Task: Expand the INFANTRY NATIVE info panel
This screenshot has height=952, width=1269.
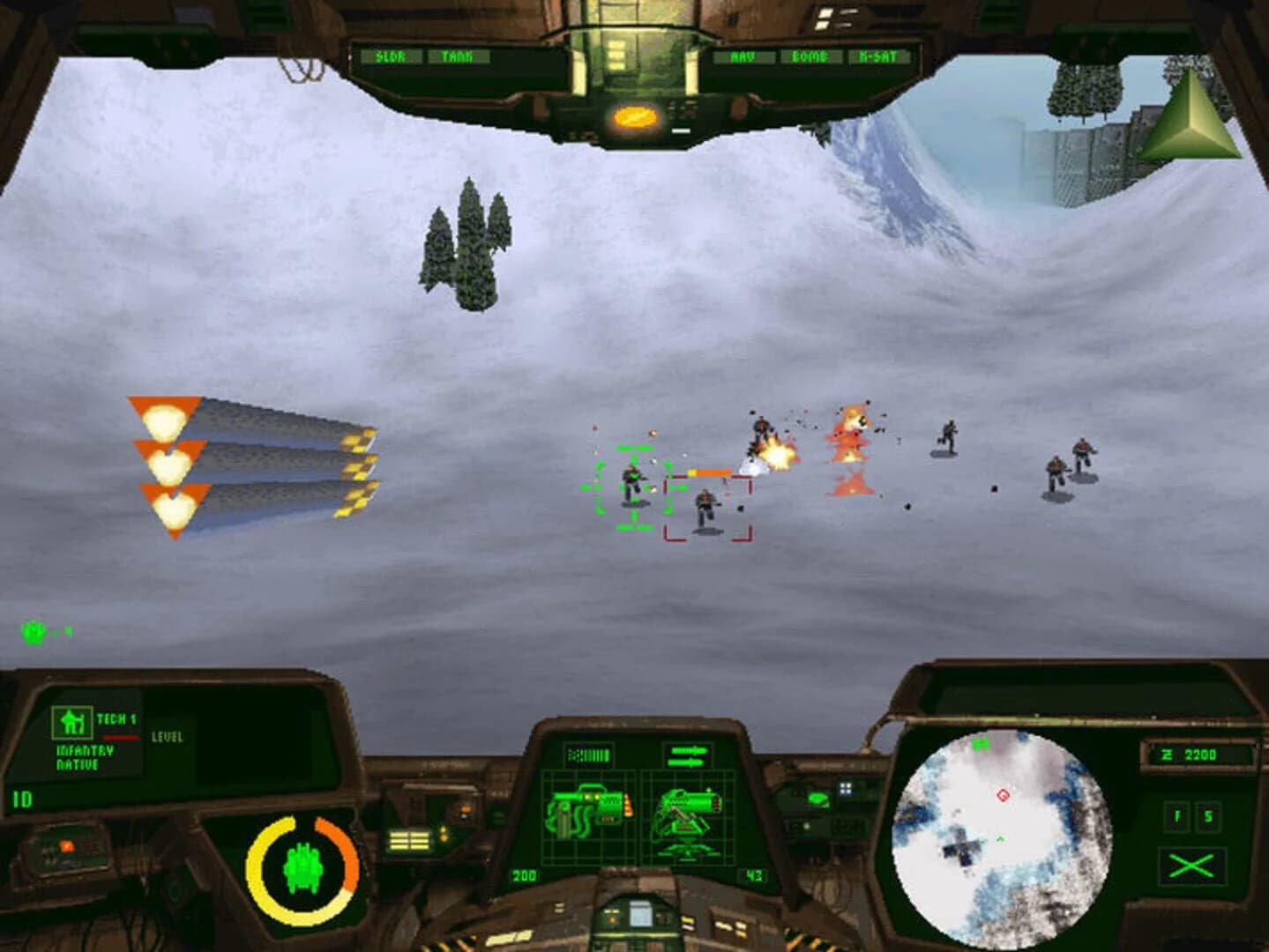Action: tap(78, 755)
